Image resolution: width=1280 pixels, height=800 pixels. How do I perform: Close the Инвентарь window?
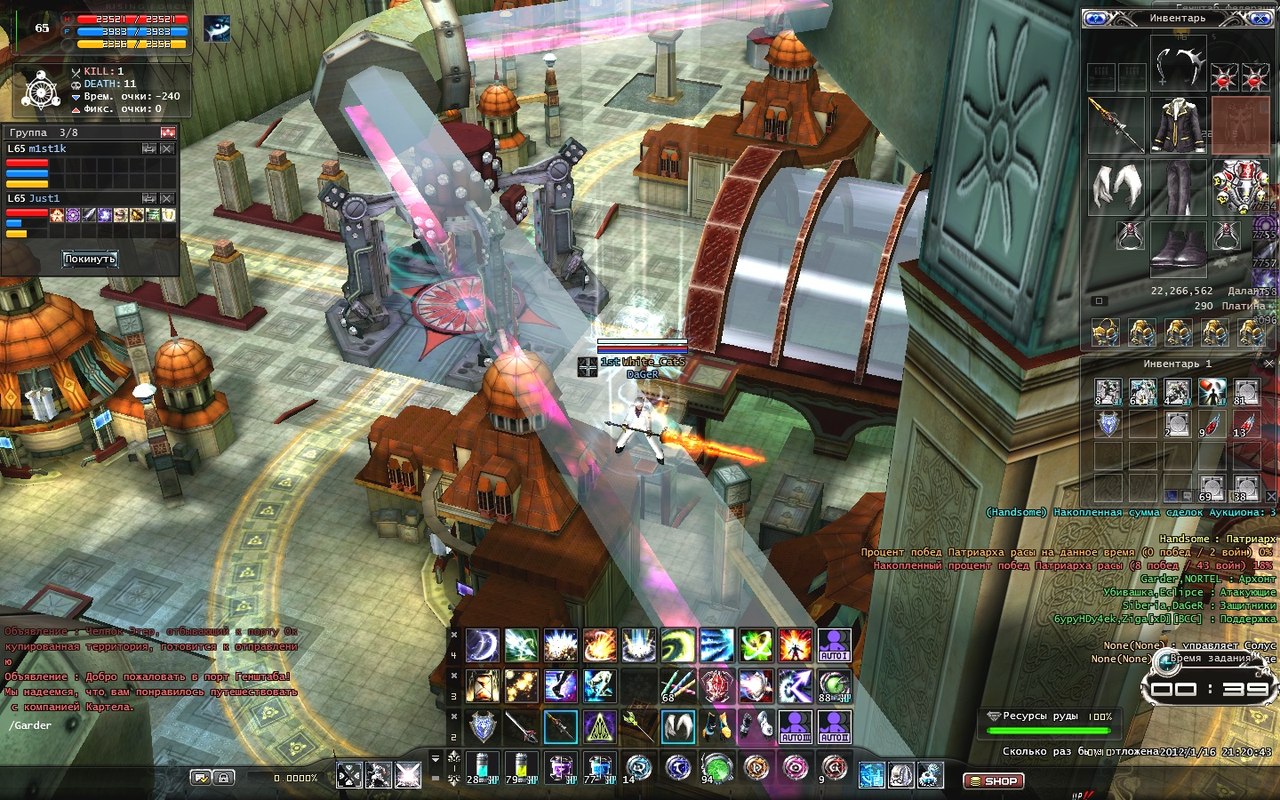point(1262,18)
